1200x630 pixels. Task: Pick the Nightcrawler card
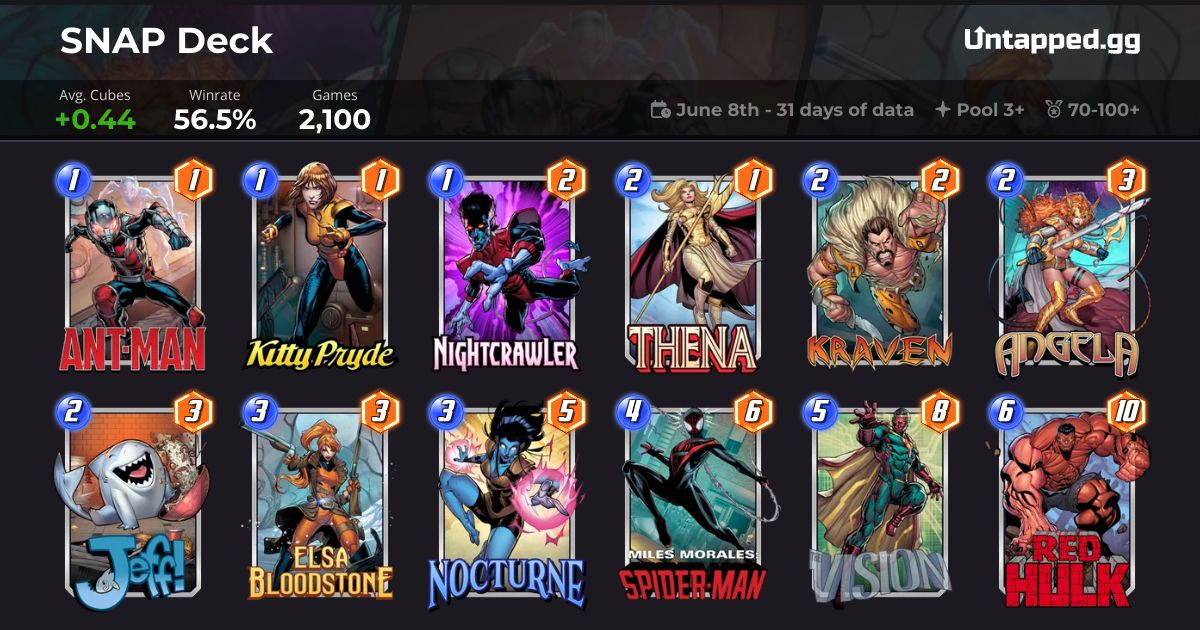506,268
